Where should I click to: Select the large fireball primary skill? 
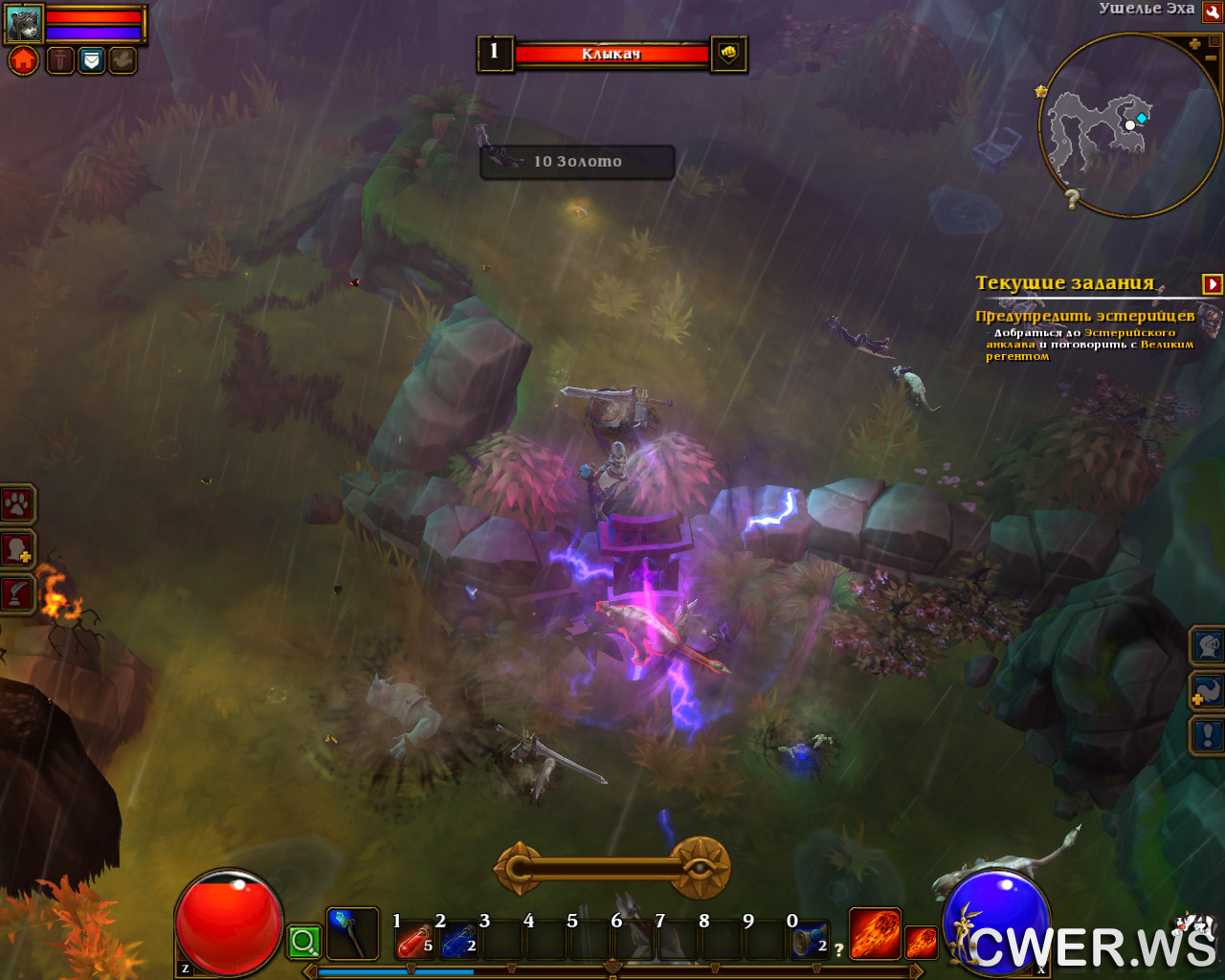click(874, 934)
